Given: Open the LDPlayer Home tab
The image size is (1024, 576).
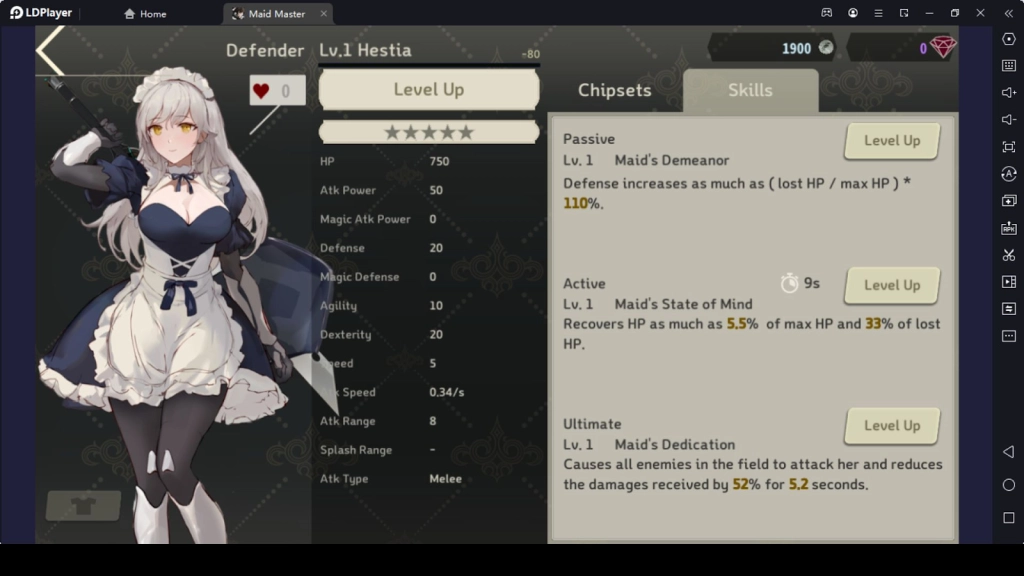Looking at the screenshot, I should pos(145,14).
